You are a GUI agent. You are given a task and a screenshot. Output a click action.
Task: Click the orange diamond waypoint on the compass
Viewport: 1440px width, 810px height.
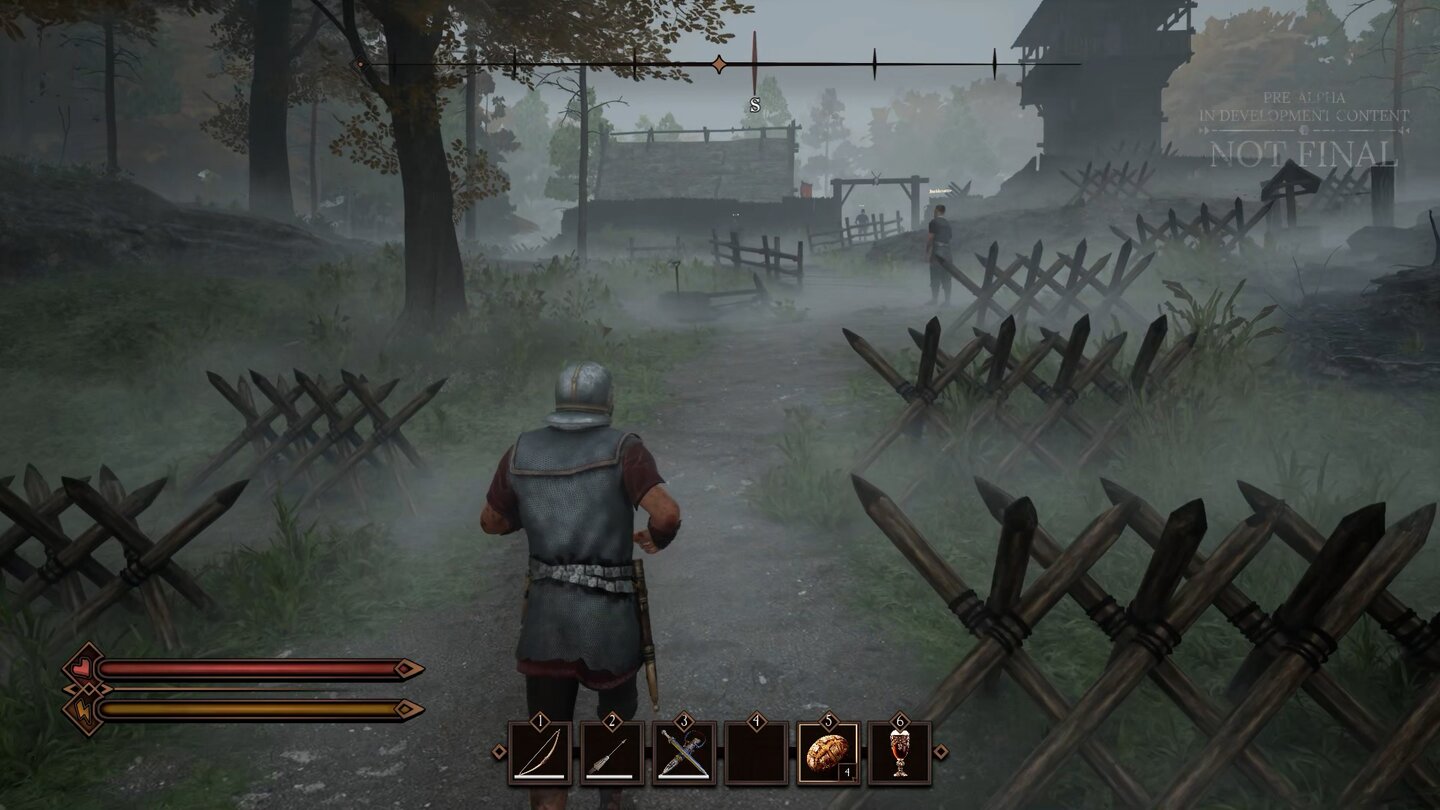[719, 64]
